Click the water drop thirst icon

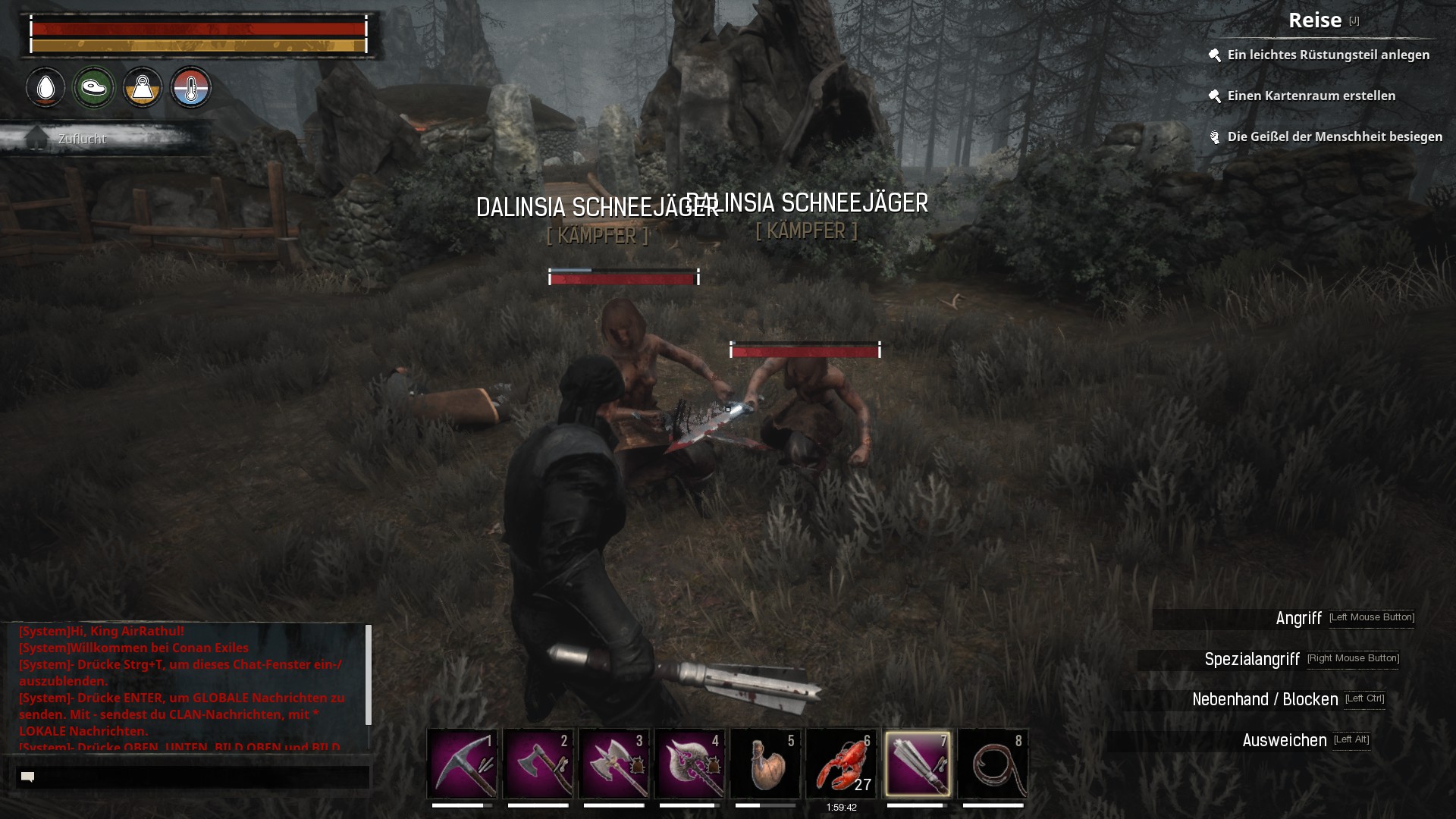(x=45, y=88)
